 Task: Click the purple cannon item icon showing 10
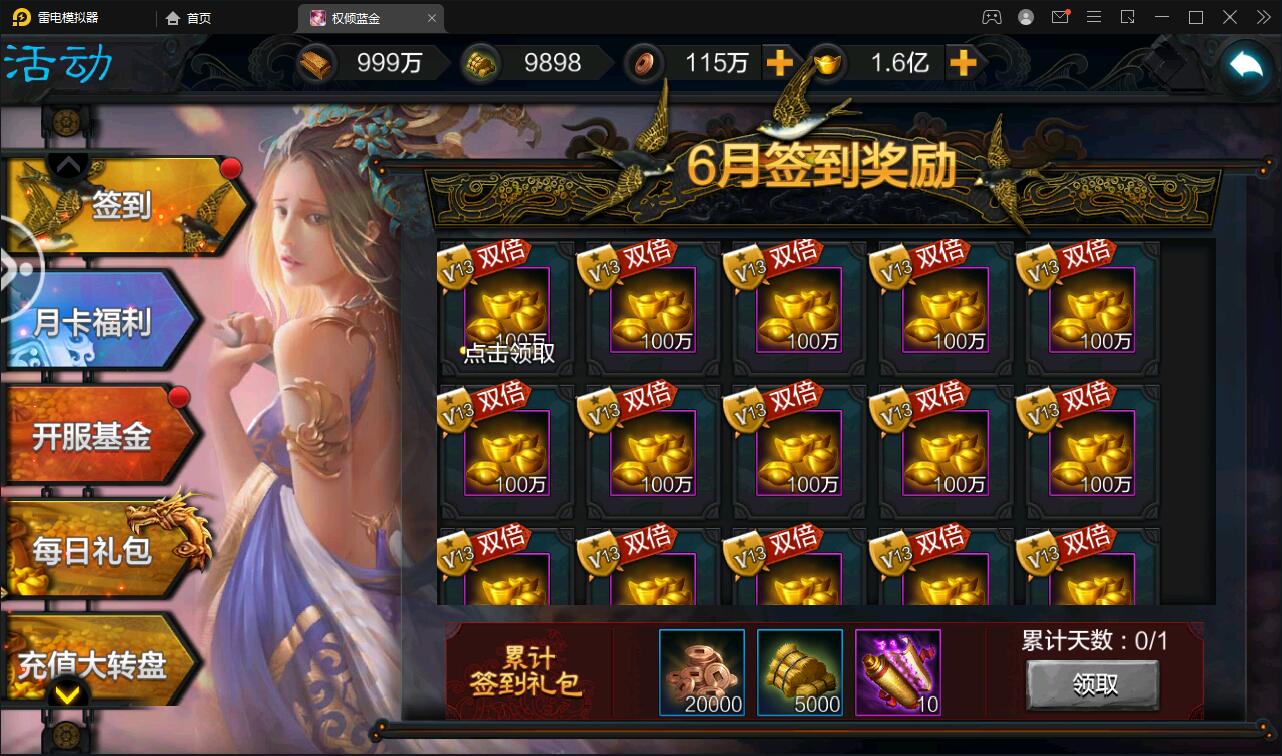pyautogui.click(x=897, y=676)
